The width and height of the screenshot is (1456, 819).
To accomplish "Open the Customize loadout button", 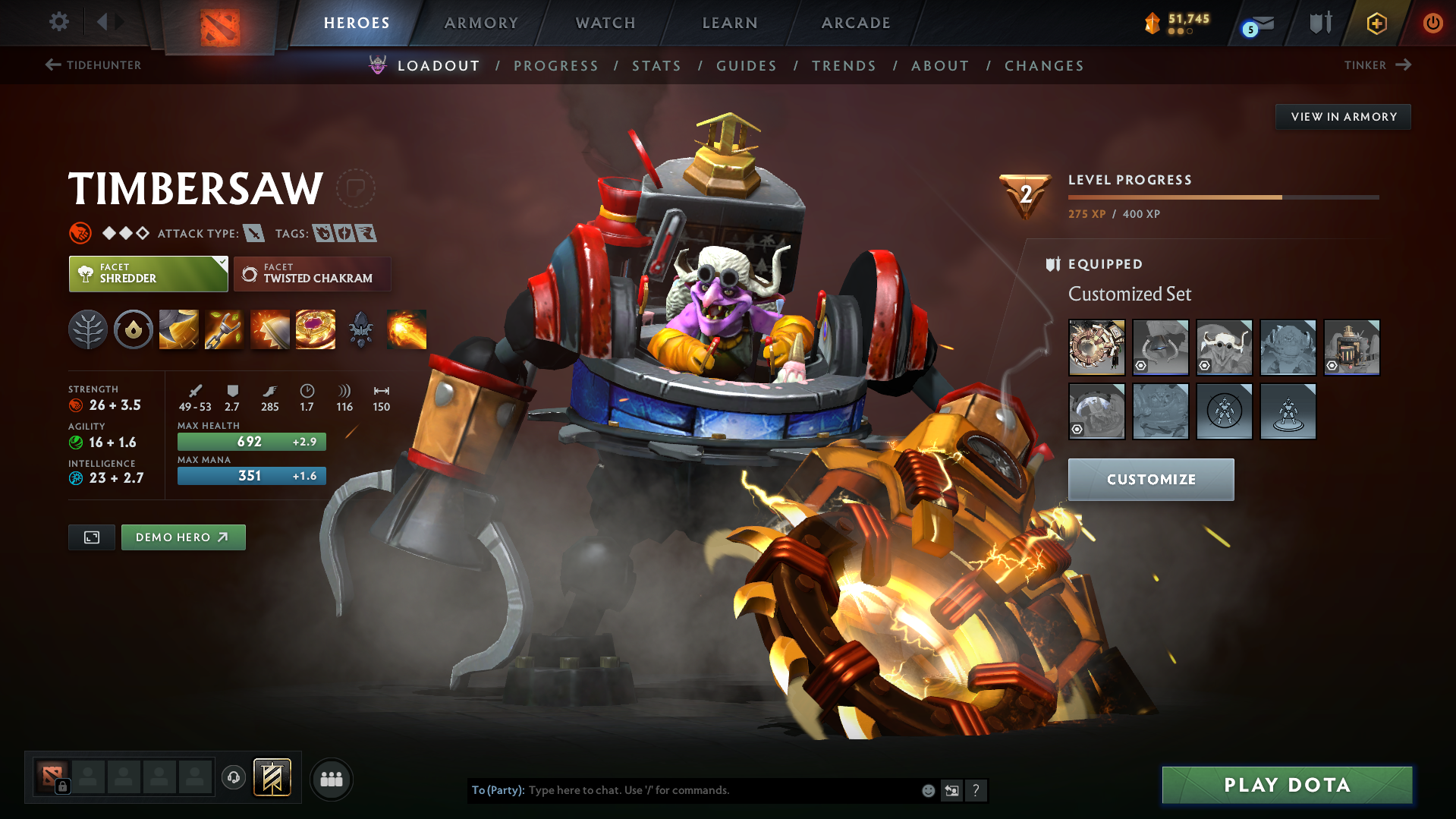I will coord(1150,479).
